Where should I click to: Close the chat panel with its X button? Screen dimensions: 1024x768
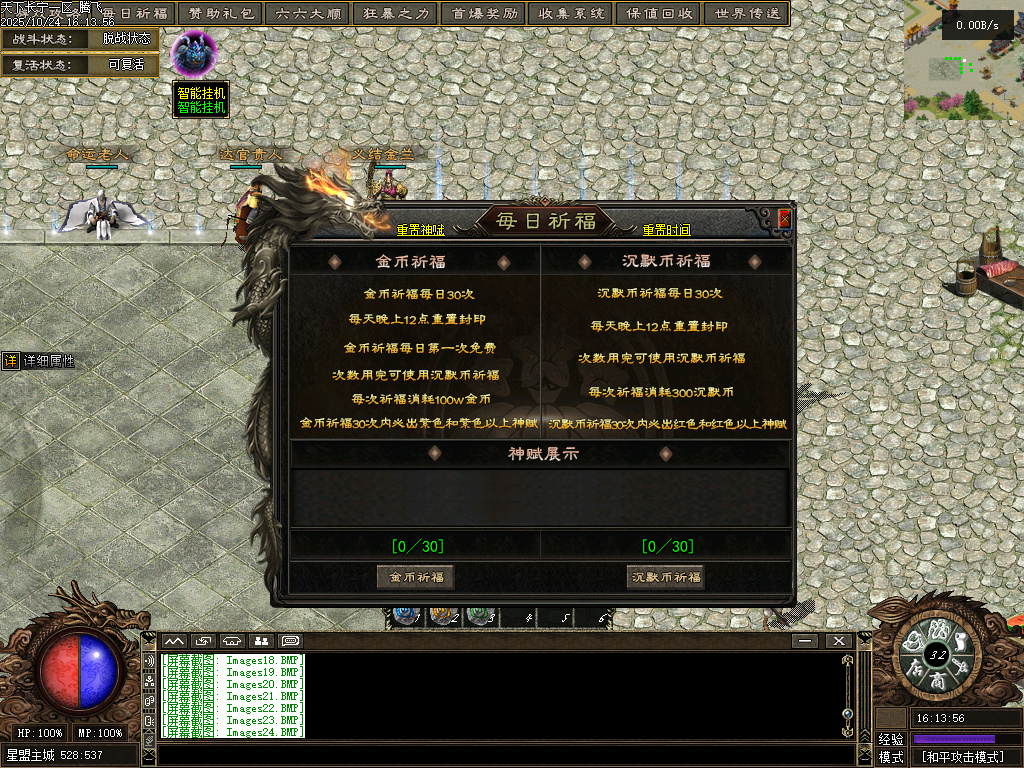click(x=838, y=640)
